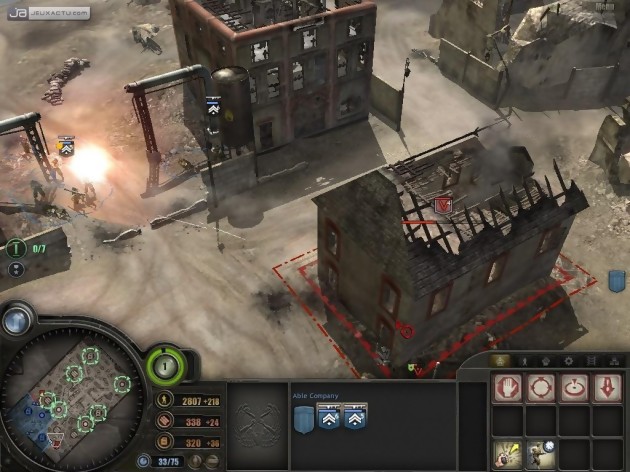
Task: Open the Menu button
Action: pyautogui.click(x=604, y=8)
